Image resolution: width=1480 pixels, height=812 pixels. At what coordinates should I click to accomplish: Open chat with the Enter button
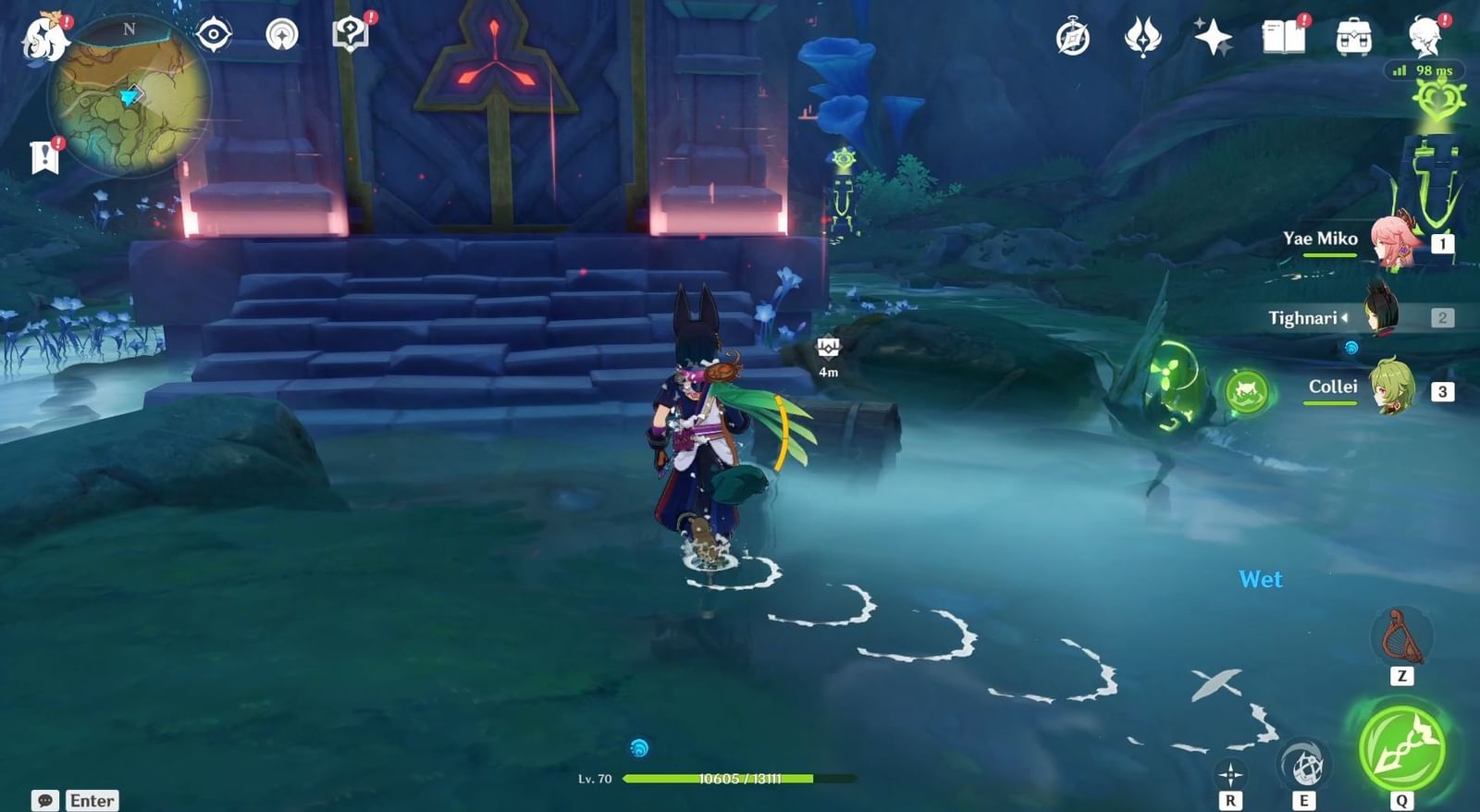pyautogui.click(x=92, y=800)
